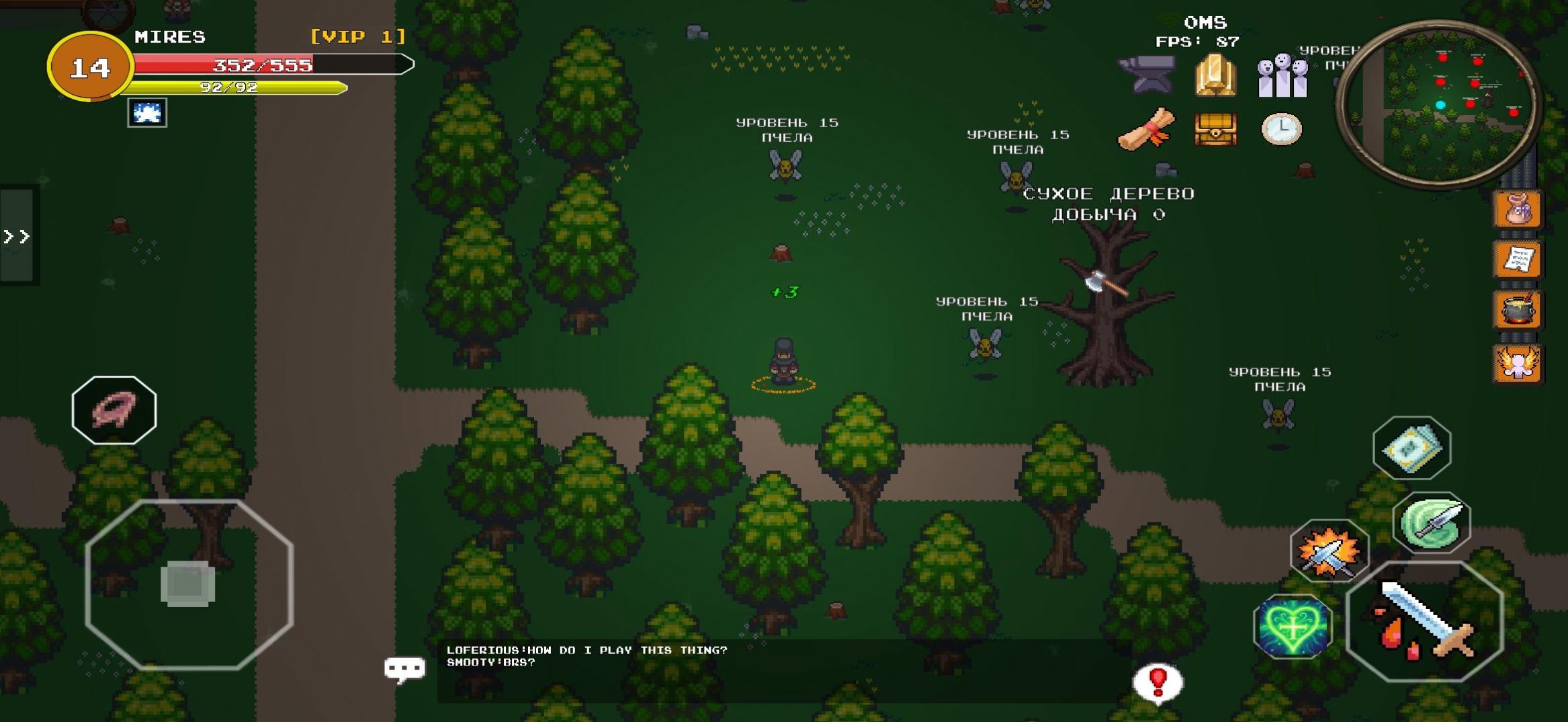Open the anvil forge menu
Screen dimensions: 1568x722
coord(1147,75)
